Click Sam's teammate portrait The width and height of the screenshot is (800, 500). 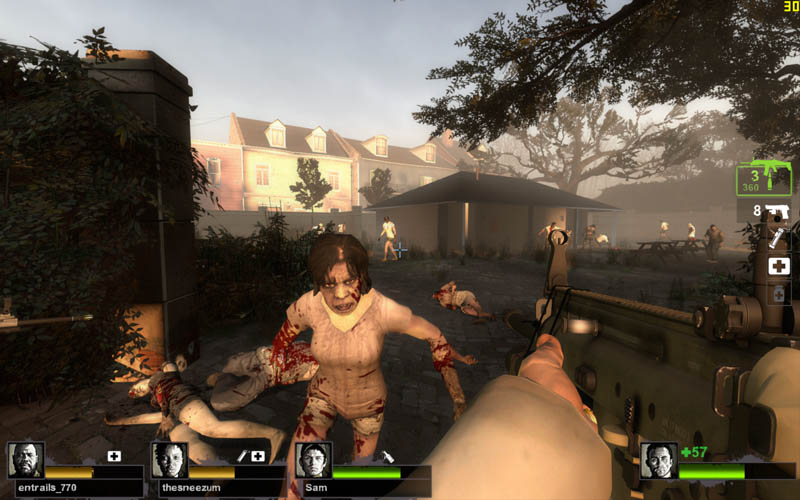tap(313, 460)
